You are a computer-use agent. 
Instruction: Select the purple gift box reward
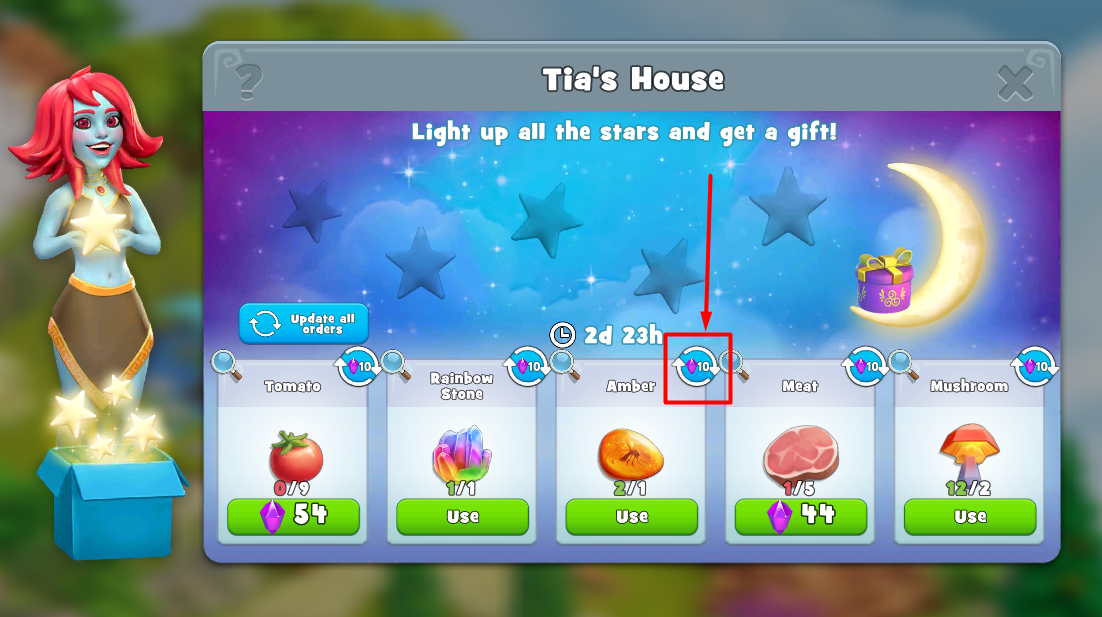(x=885, y=280)
